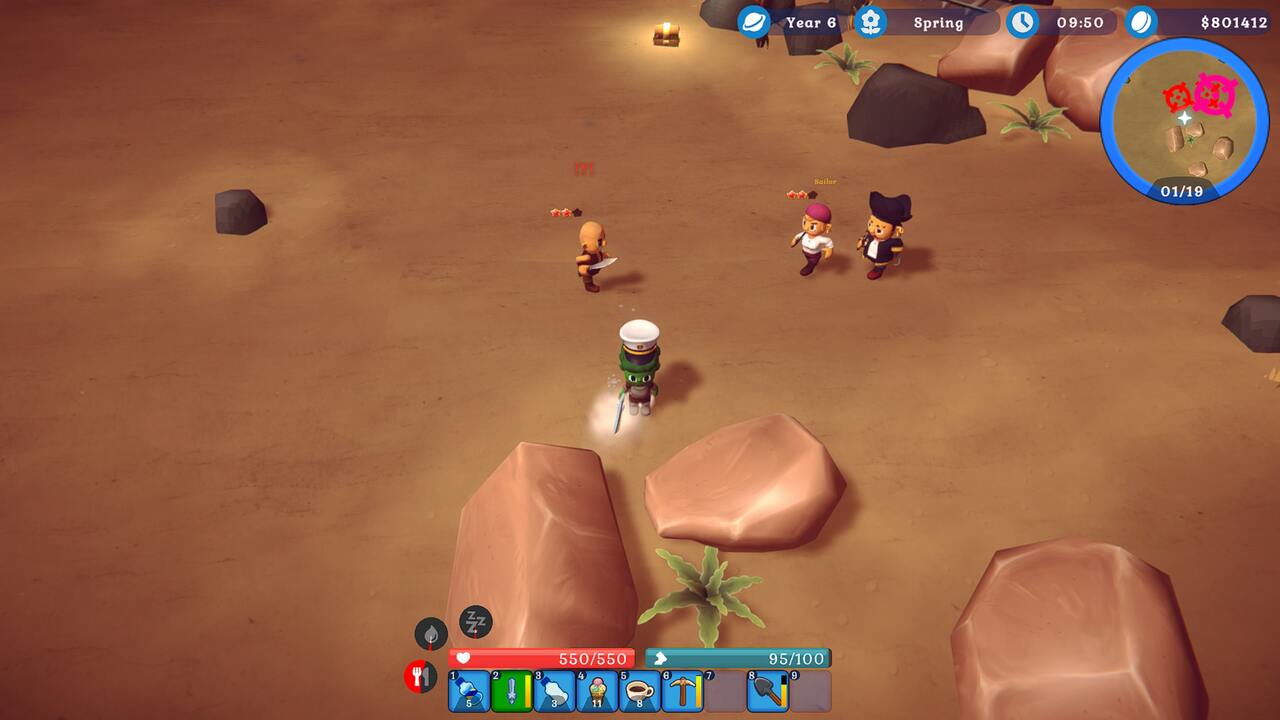Choose the milk bottle in slot 3
Image resolution: width=1280 pixels, height=720 pixels.
tap(555, 691)
